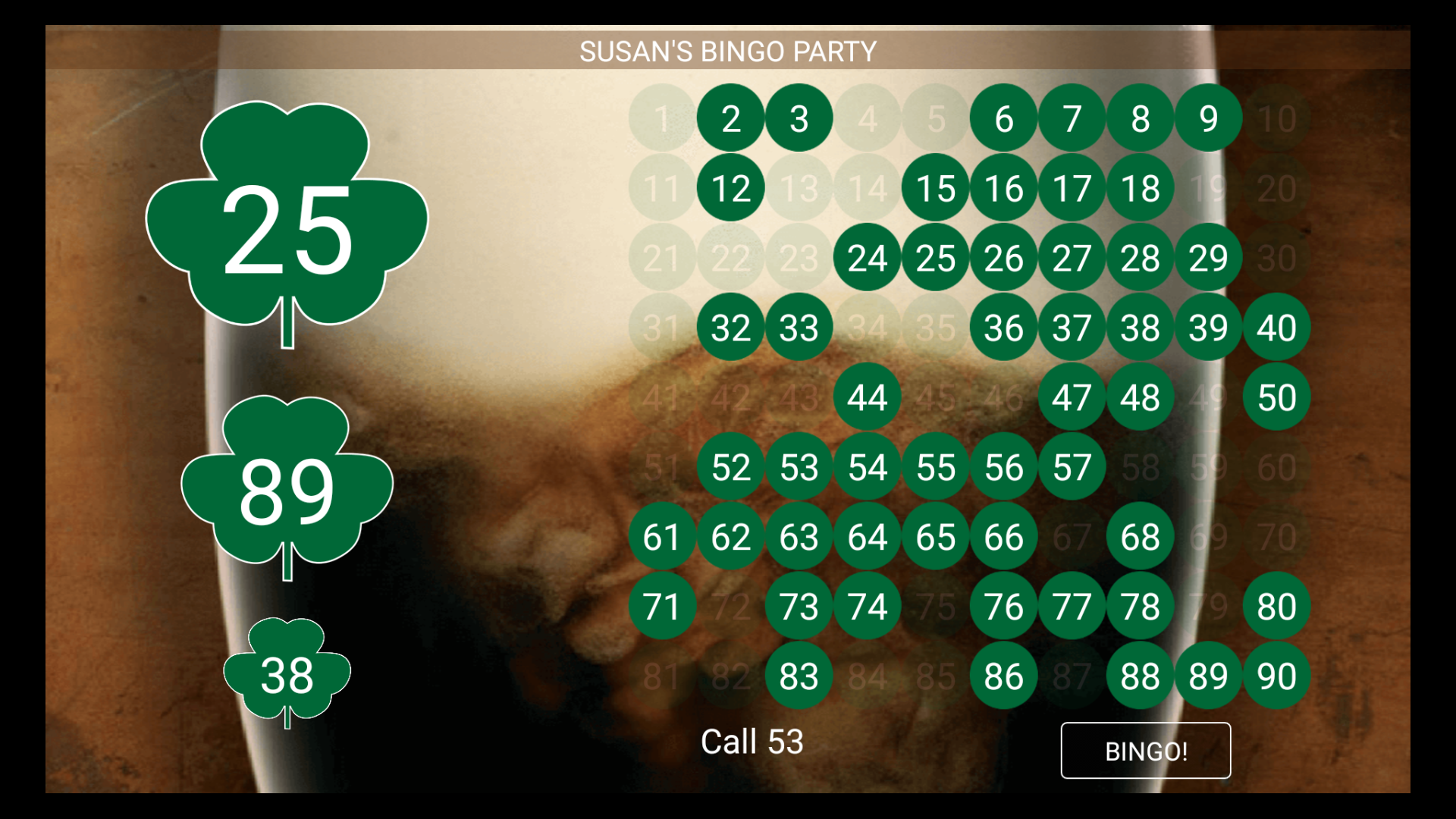The image size is (1456, 819).
Task: Toggle the unmarked number 87 ball
Action: [x=1072, y=676]
